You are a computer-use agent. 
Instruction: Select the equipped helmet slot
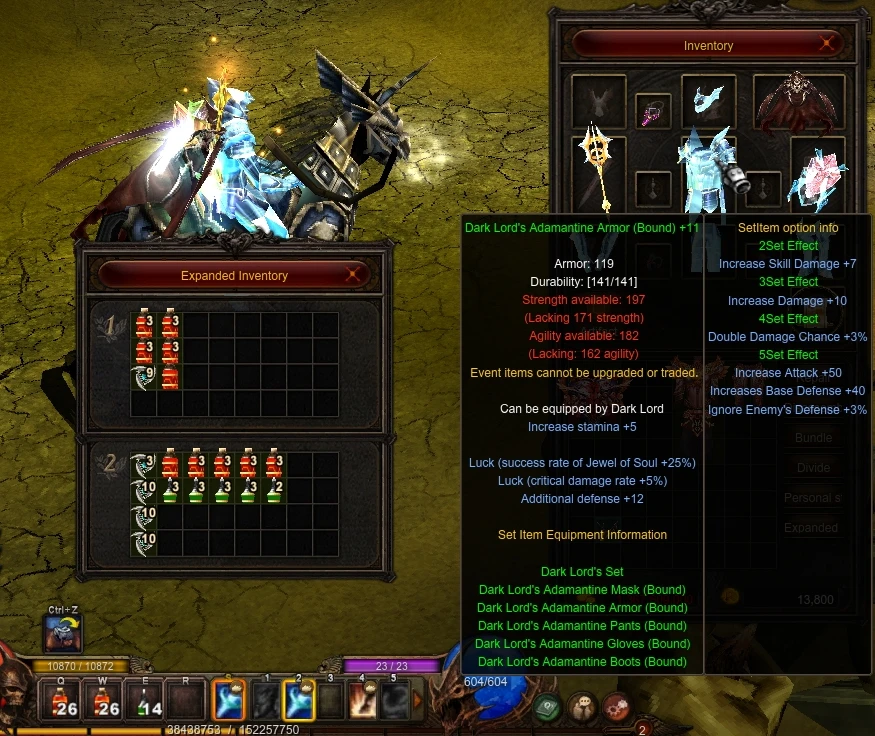point(708,98)
